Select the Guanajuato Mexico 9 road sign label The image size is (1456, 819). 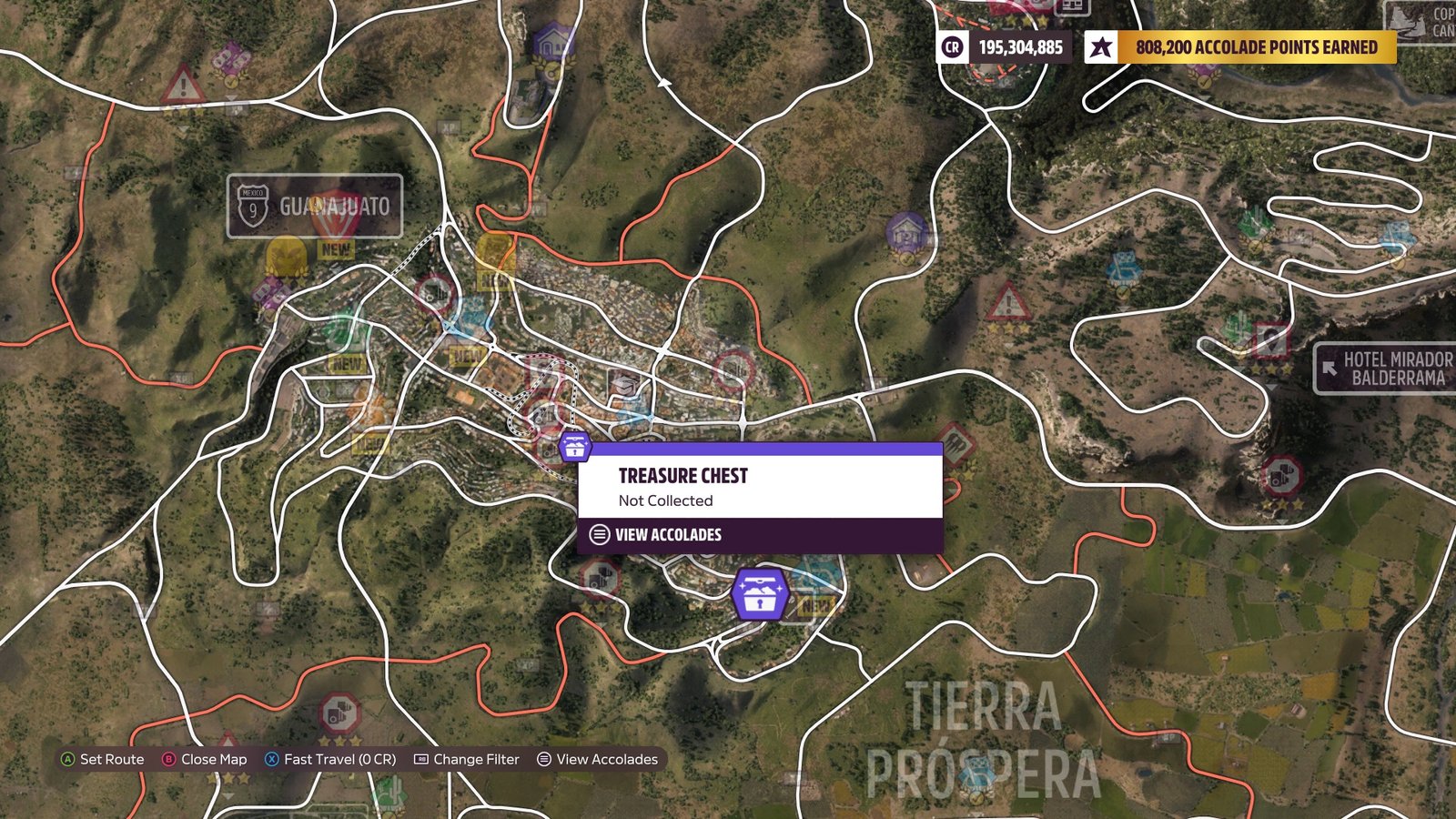coord(314,207)
